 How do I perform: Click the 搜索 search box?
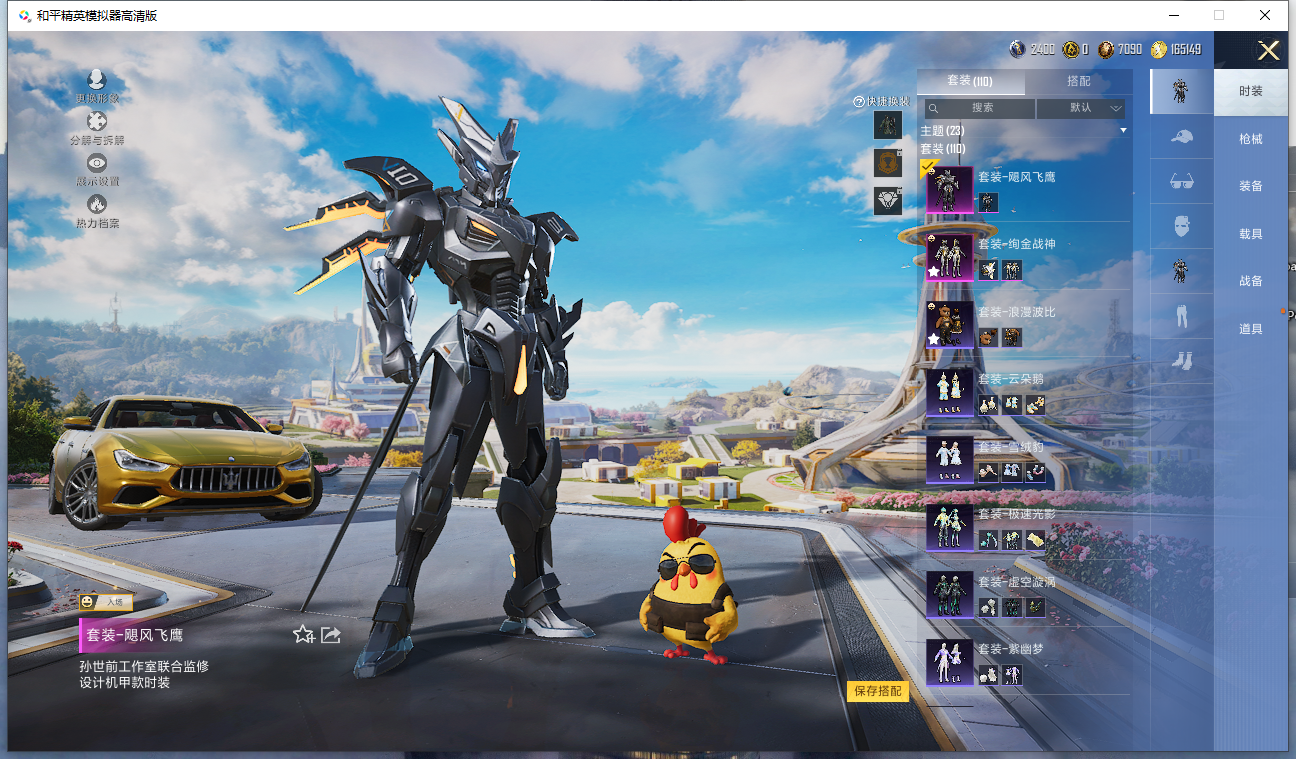pos(980,108)
